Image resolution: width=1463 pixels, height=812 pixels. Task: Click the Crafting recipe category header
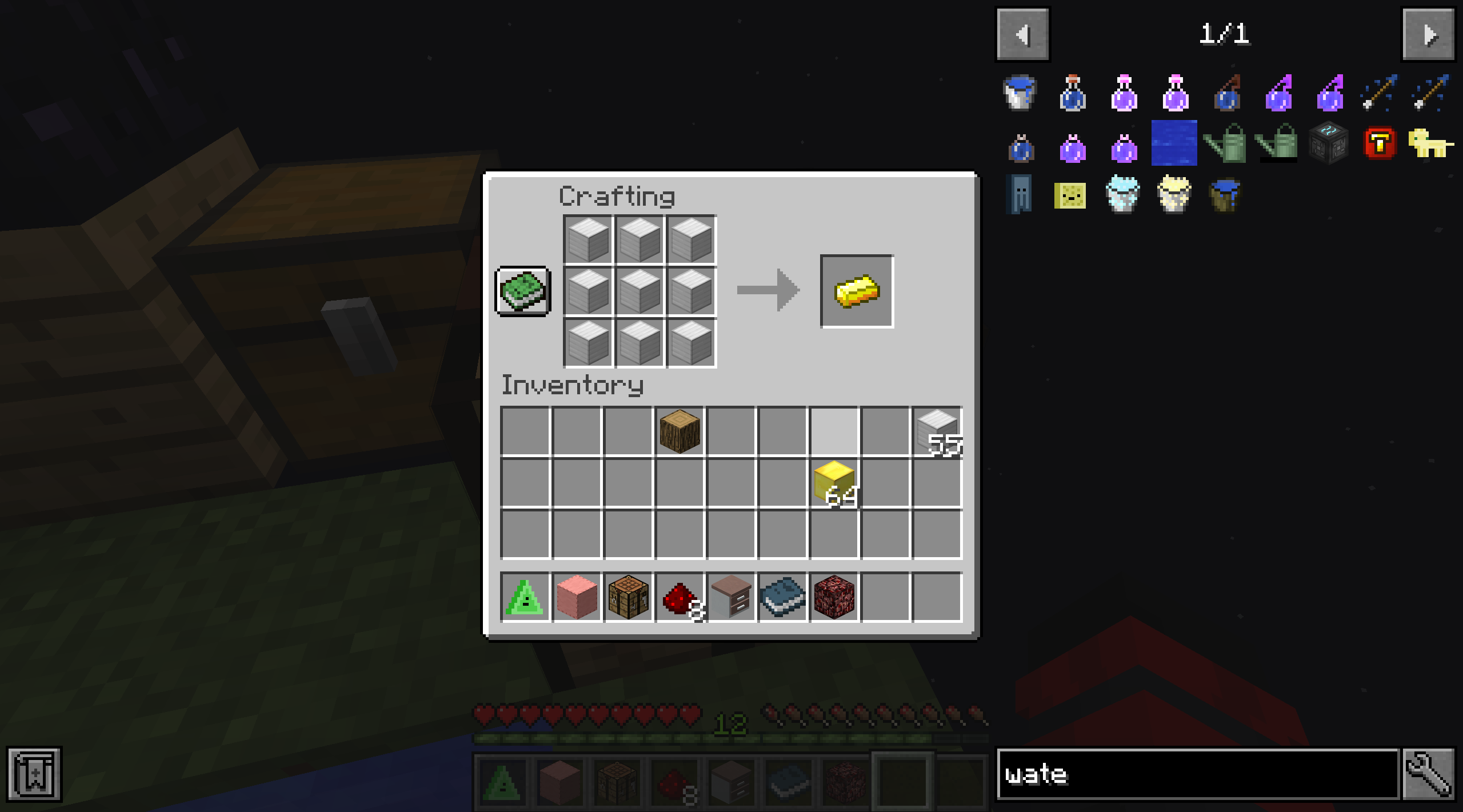[x=616, y=196]
